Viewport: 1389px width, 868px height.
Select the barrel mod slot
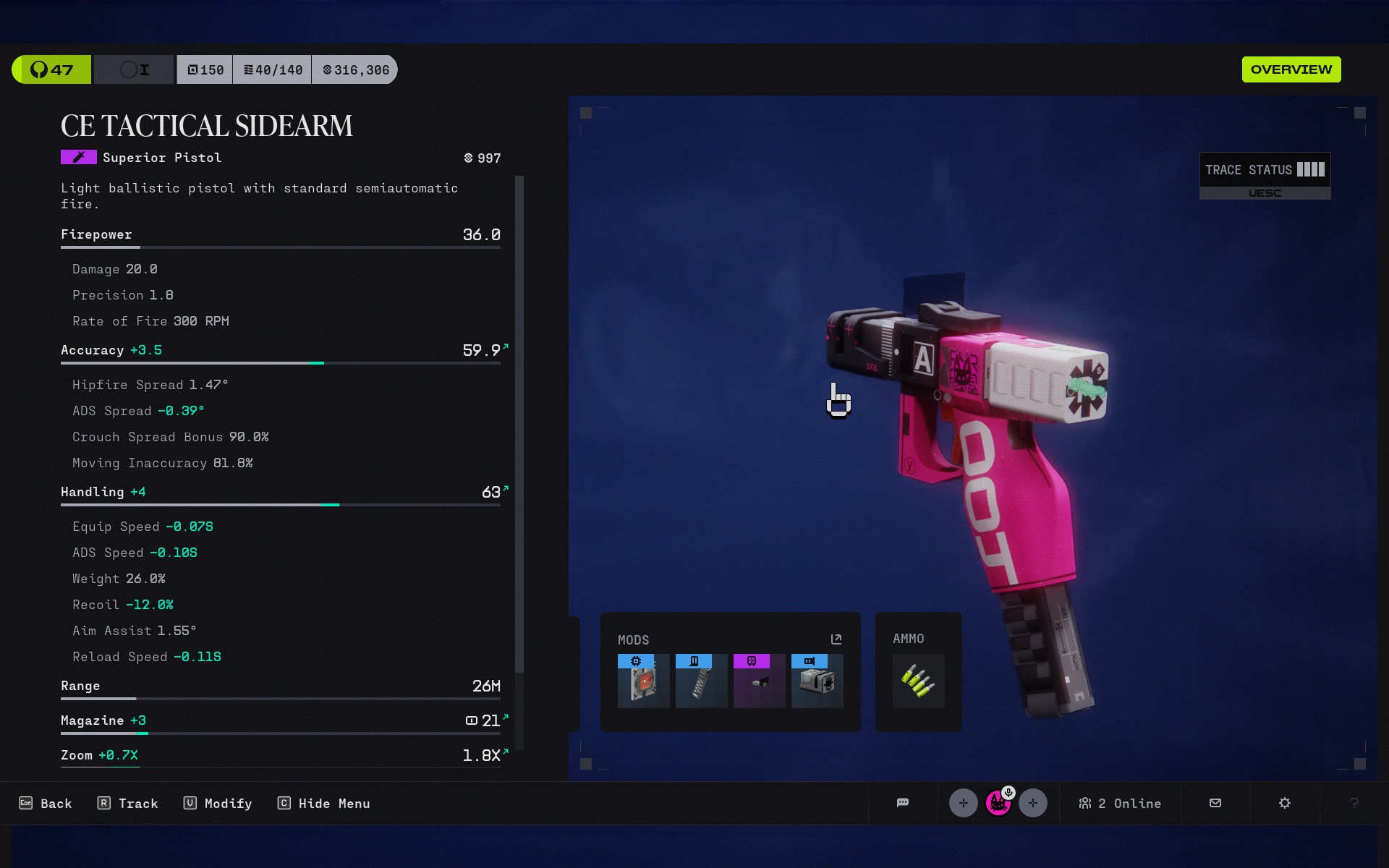pyautogui.click(x=817, y=681)
